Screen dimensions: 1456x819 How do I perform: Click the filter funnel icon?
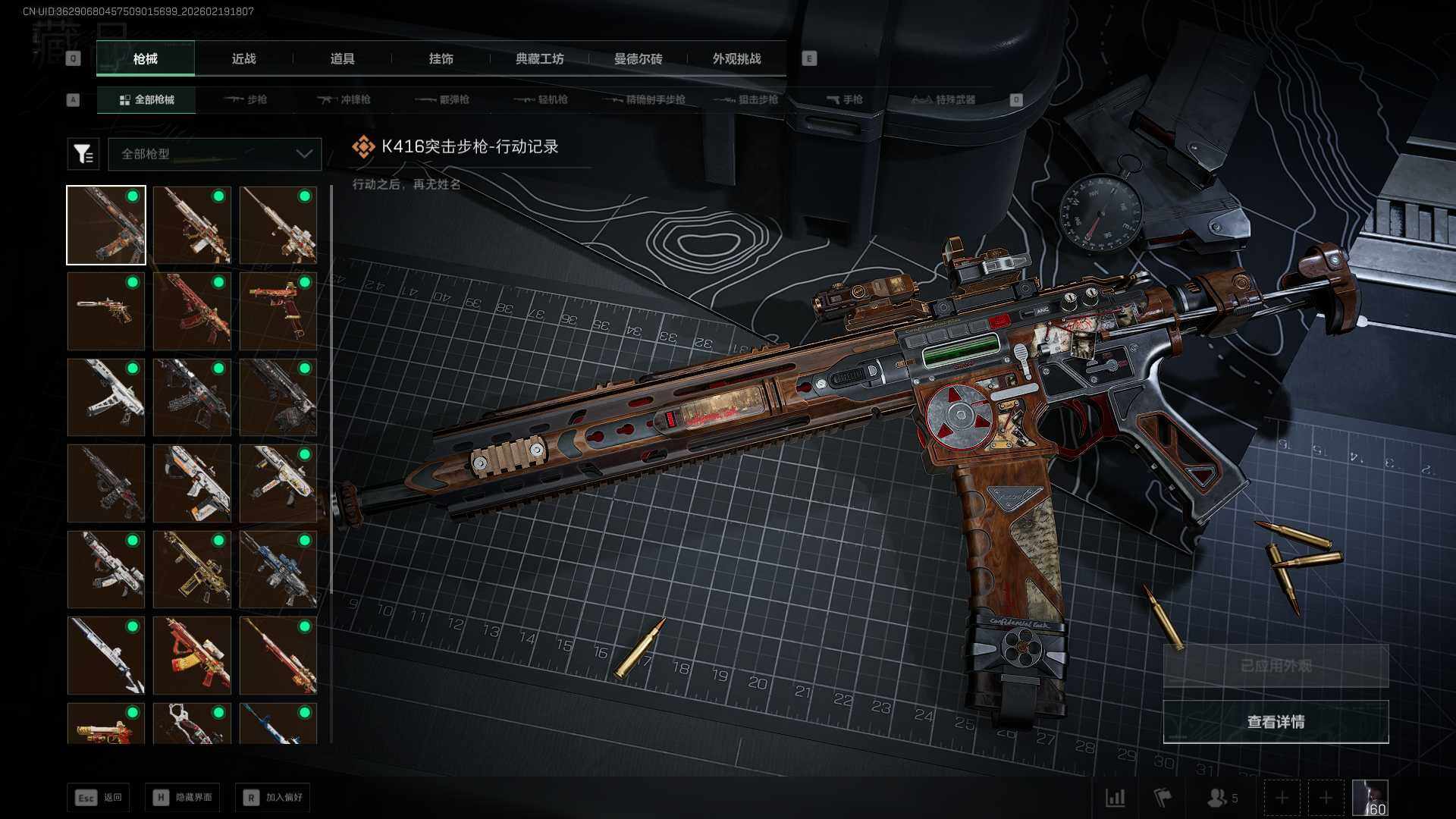(x=83, y=154)
